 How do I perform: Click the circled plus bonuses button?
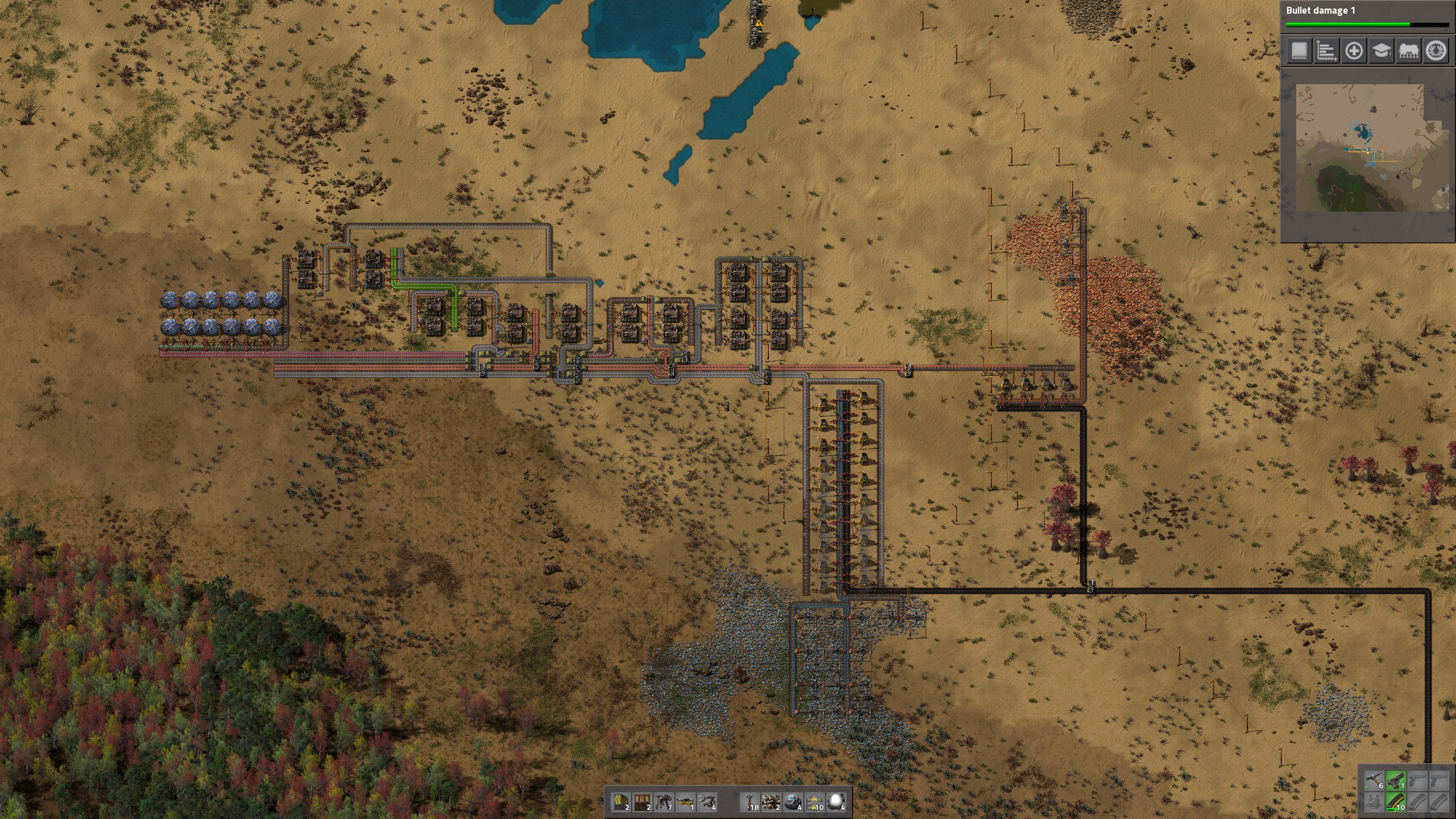(x=1354, y=51)
